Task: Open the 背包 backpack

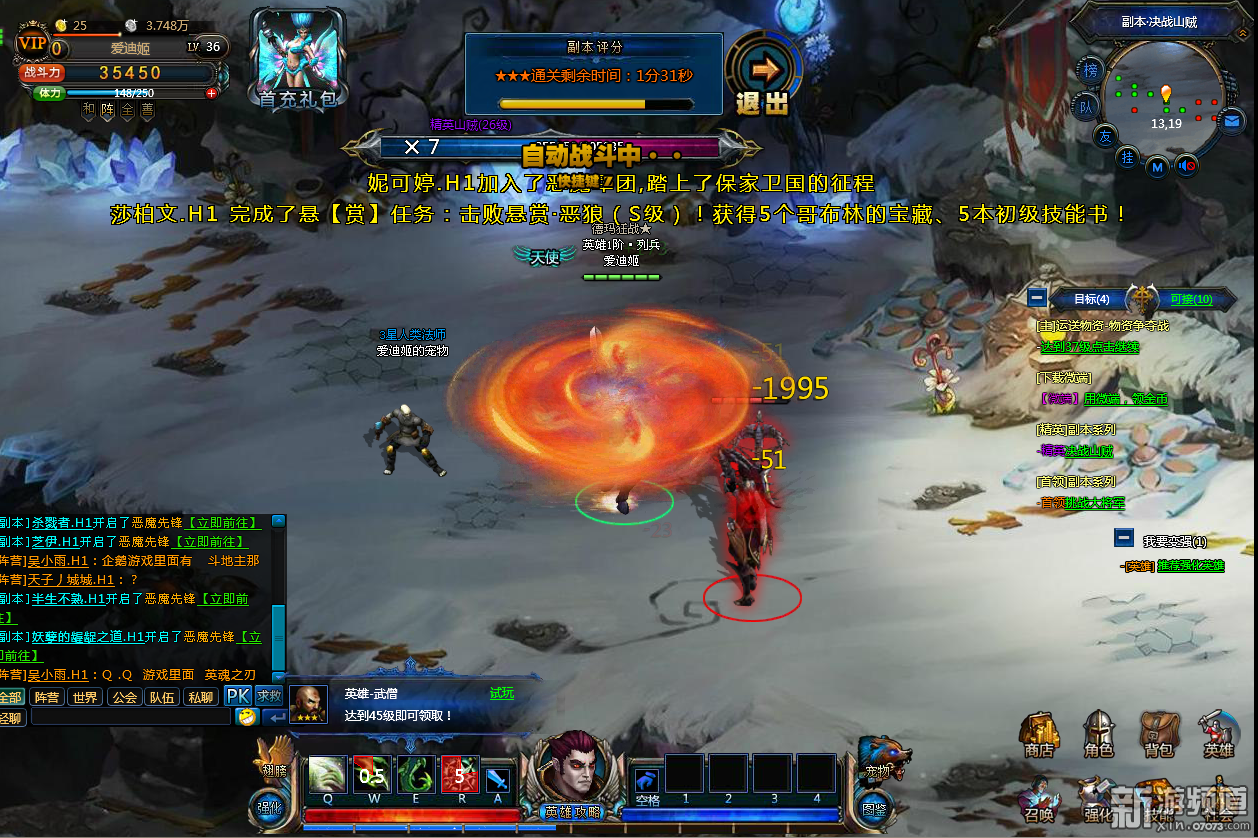Action: click(x=1159, y=733)
